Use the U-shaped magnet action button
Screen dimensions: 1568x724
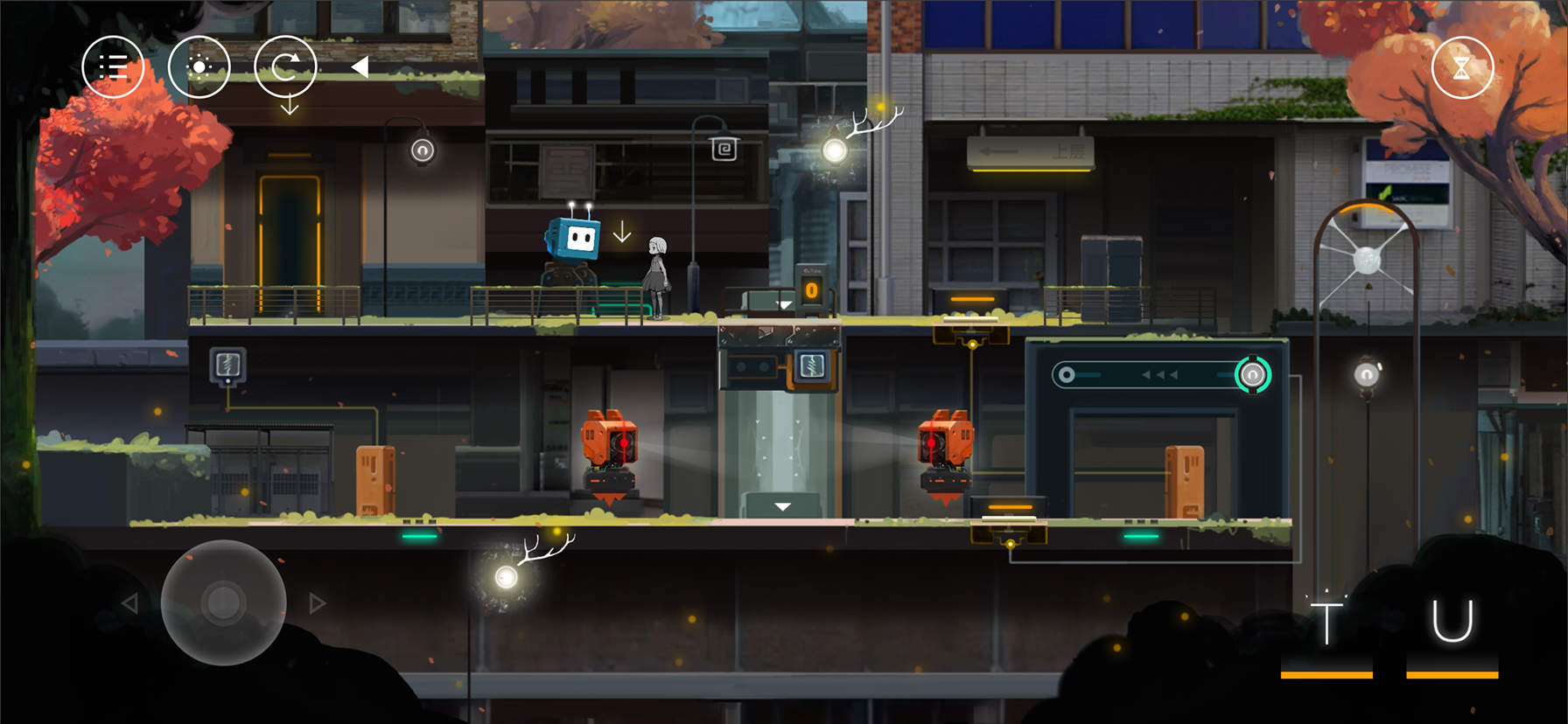pyautogui.click(x=1452, y=623)
